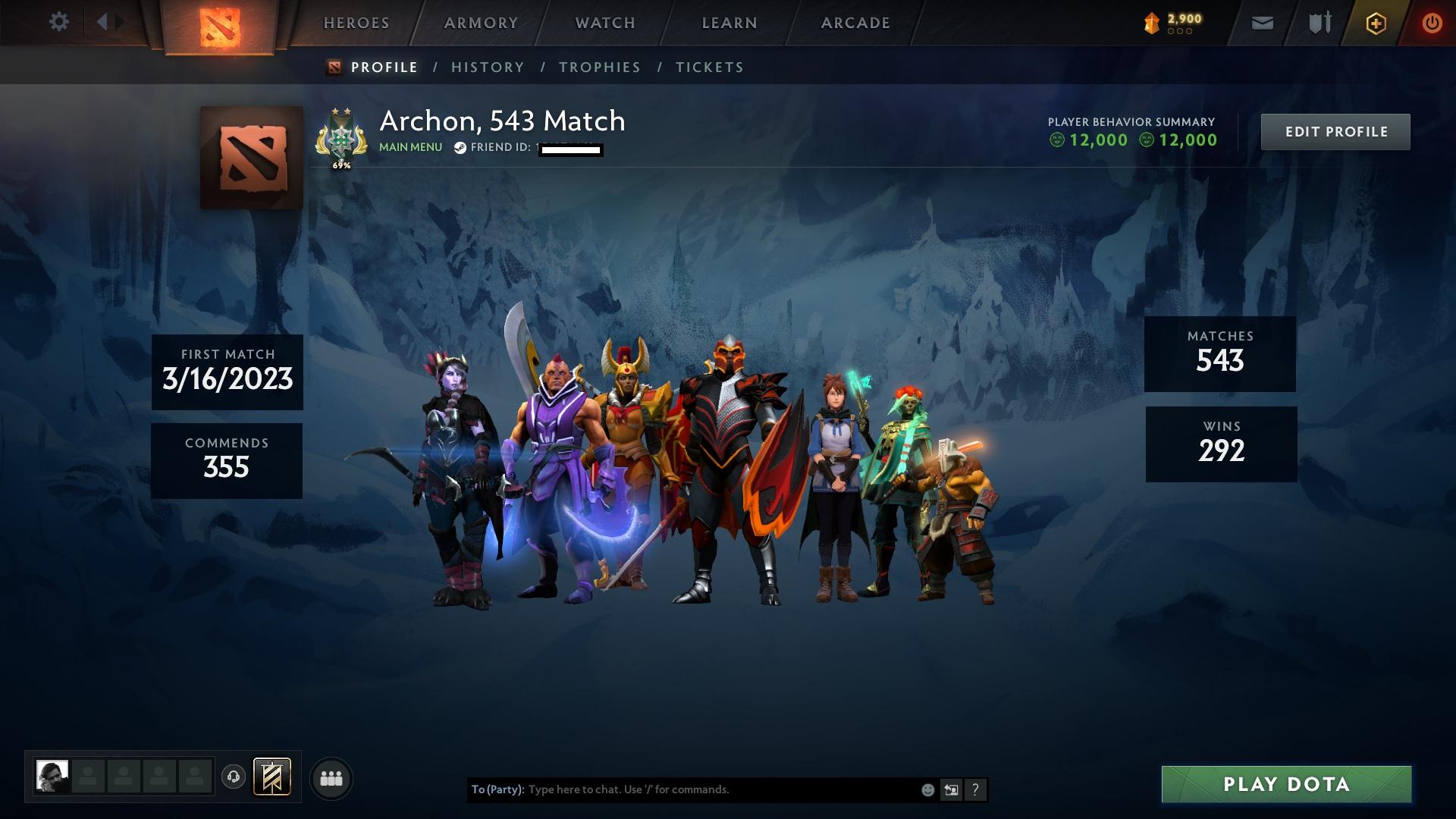Click the power button to exit
Viewport: 1456px width, 819px height.
[1432, 23]
